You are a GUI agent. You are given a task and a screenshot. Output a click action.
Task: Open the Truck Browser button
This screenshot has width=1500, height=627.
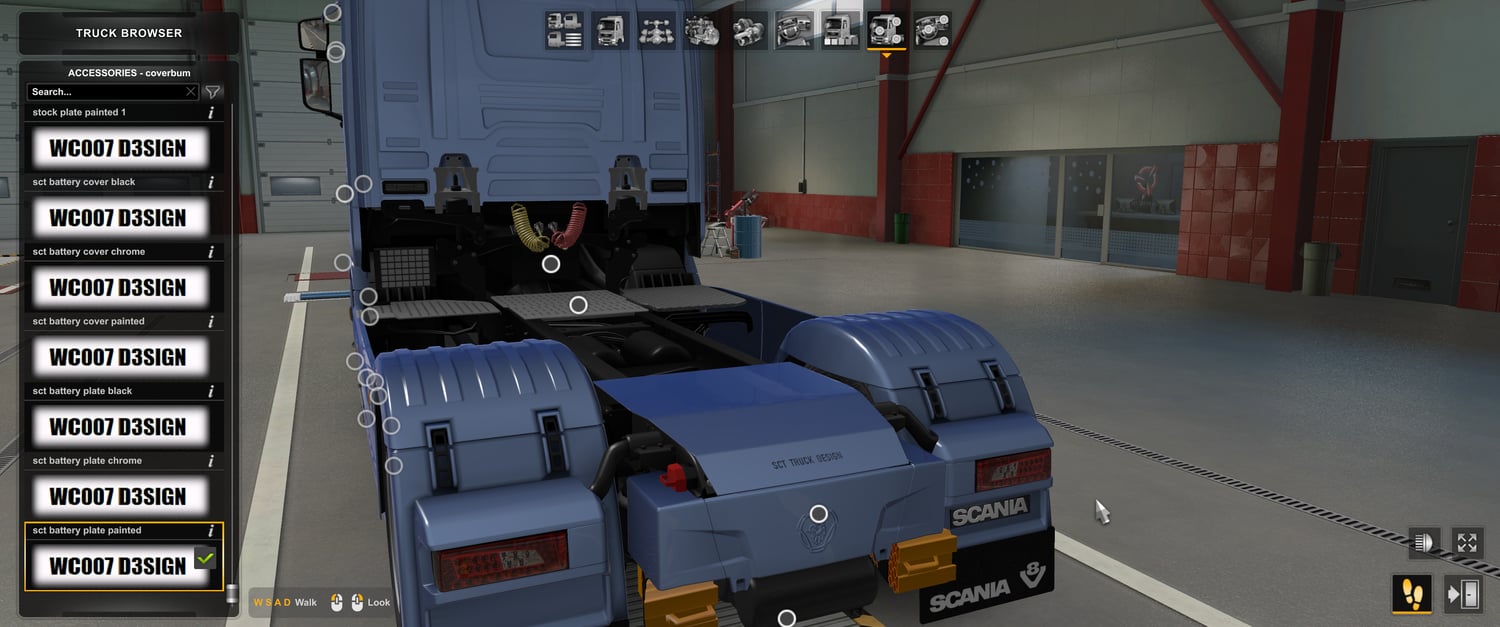128,33
